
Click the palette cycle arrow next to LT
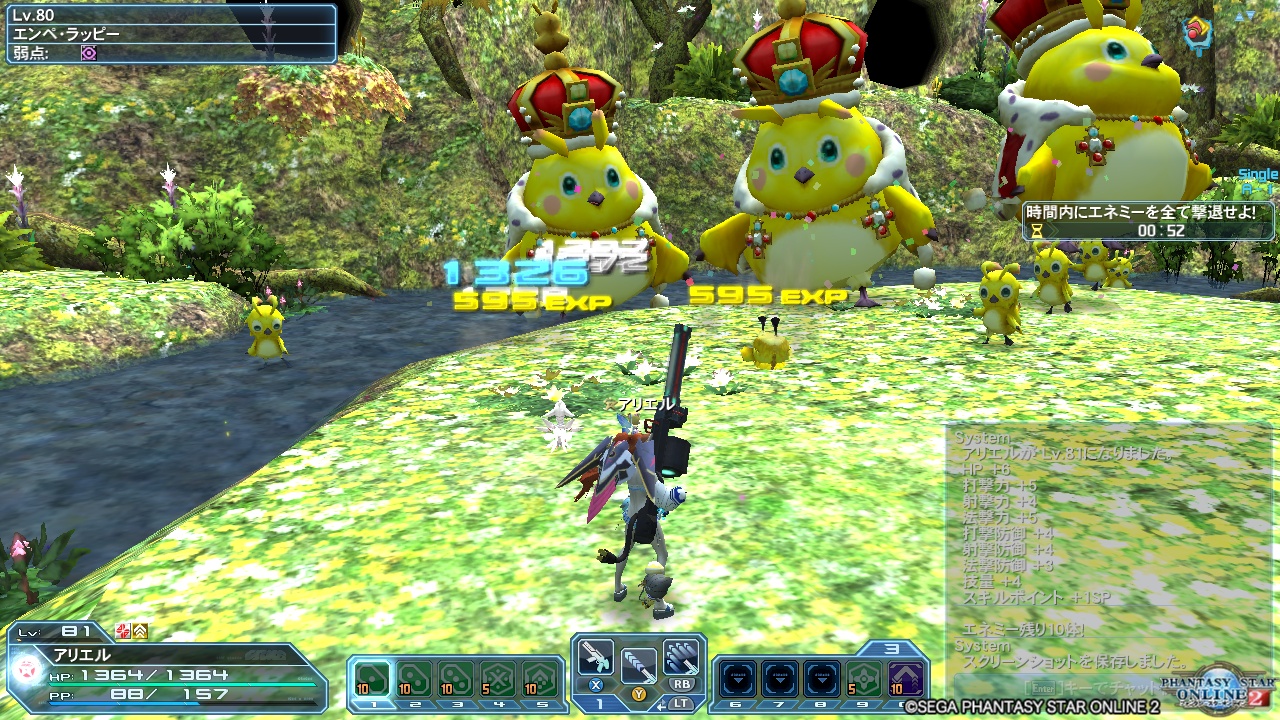coord(661,705)
